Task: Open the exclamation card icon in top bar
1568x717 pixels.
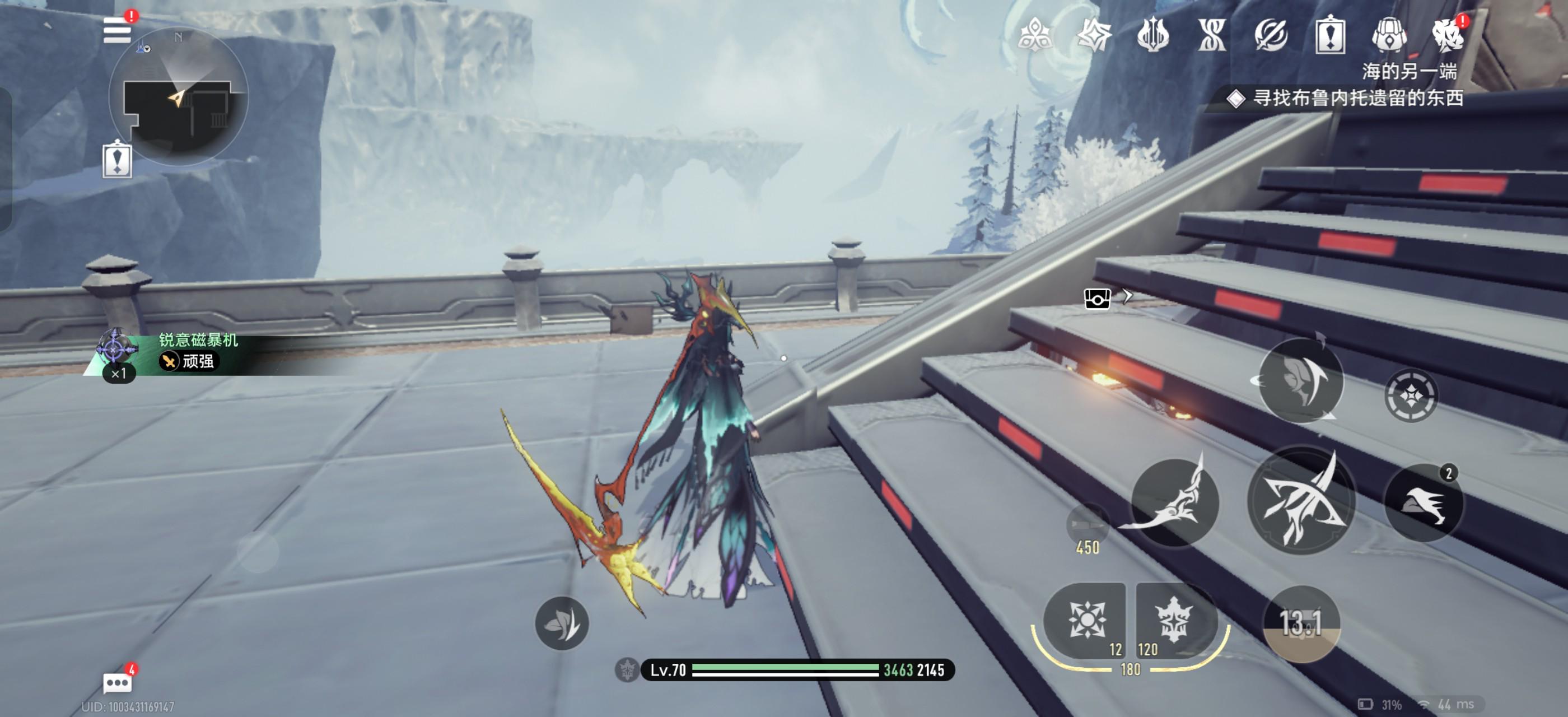Action: [1329, 35]
